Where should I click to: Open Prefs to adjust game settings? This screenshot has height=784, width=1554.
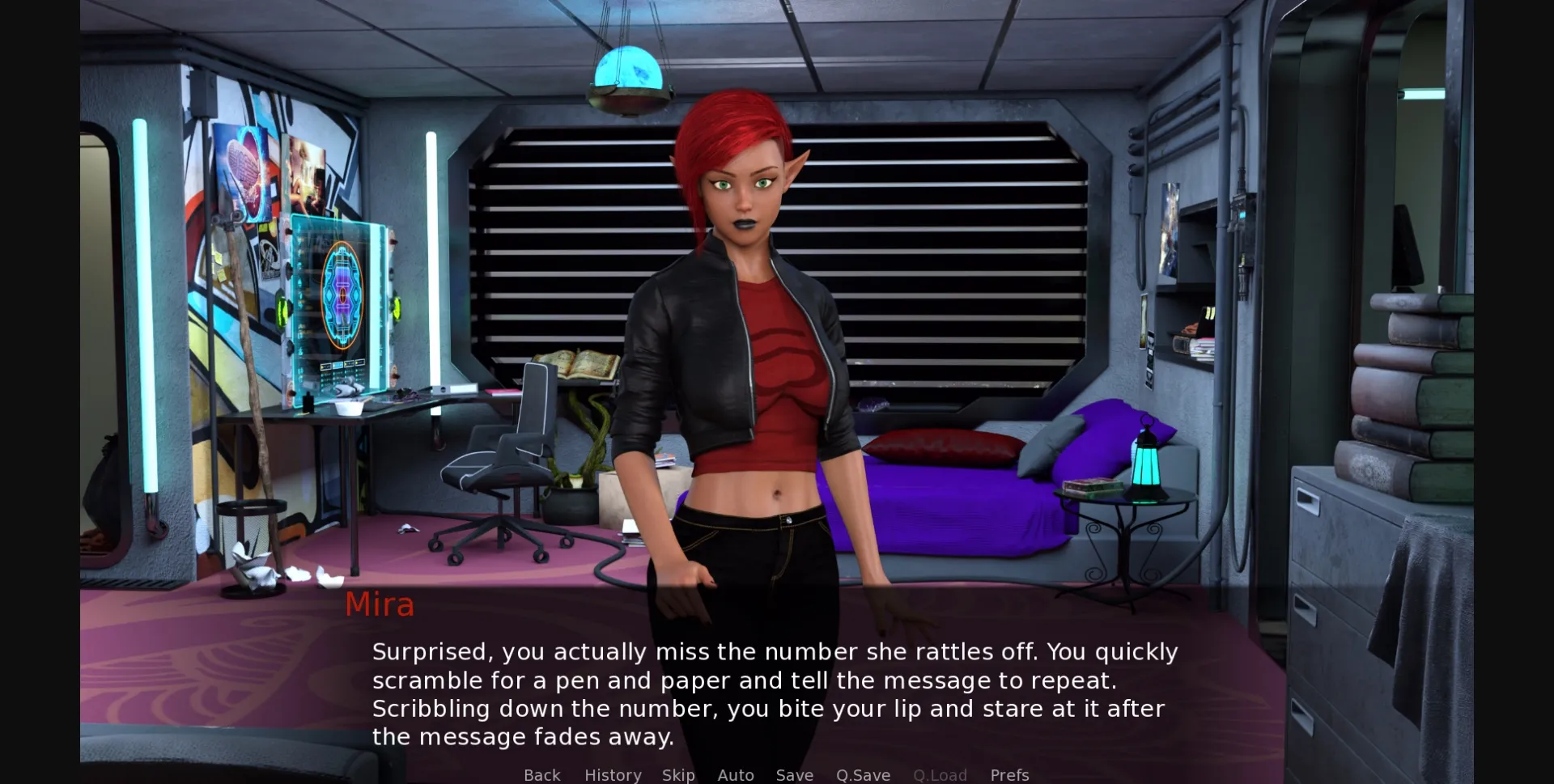pos(1009,774)
